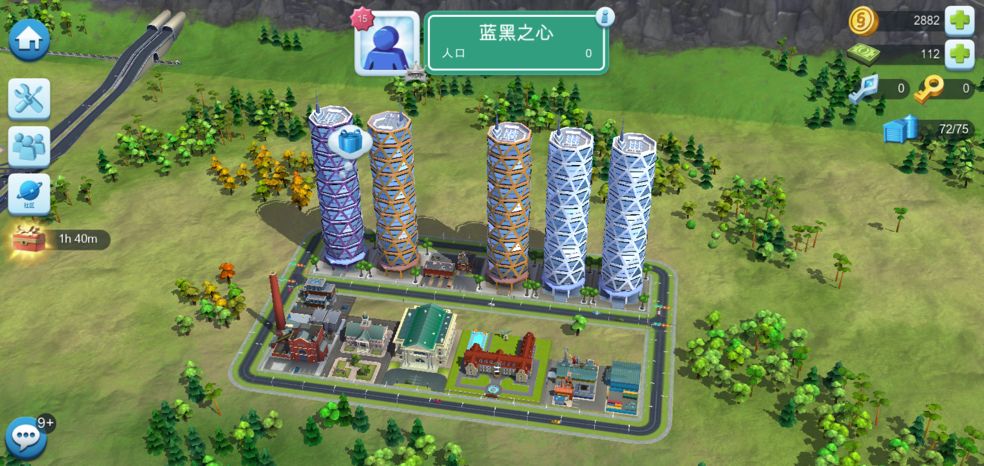The image size is (984, 466).
Task: Open the chat bubble with 9+ messages
Action: click(26, 437)
